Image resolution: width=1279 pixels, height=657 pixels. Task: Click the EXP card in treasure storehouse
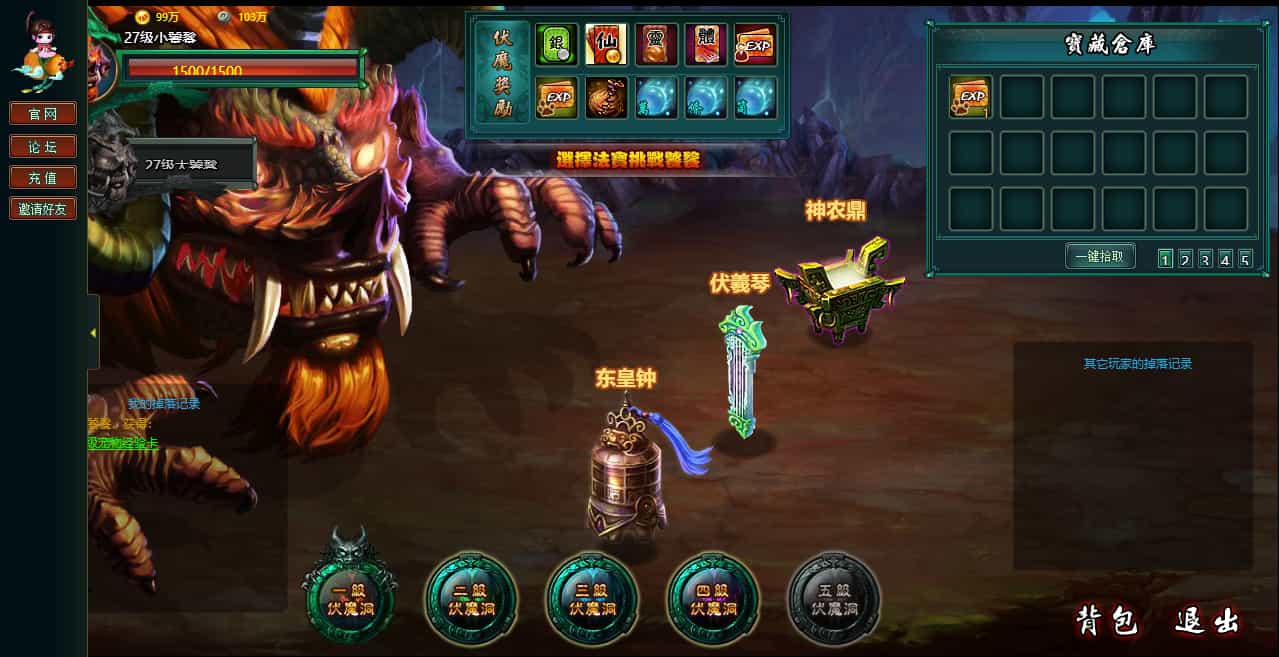click(970, 97)
